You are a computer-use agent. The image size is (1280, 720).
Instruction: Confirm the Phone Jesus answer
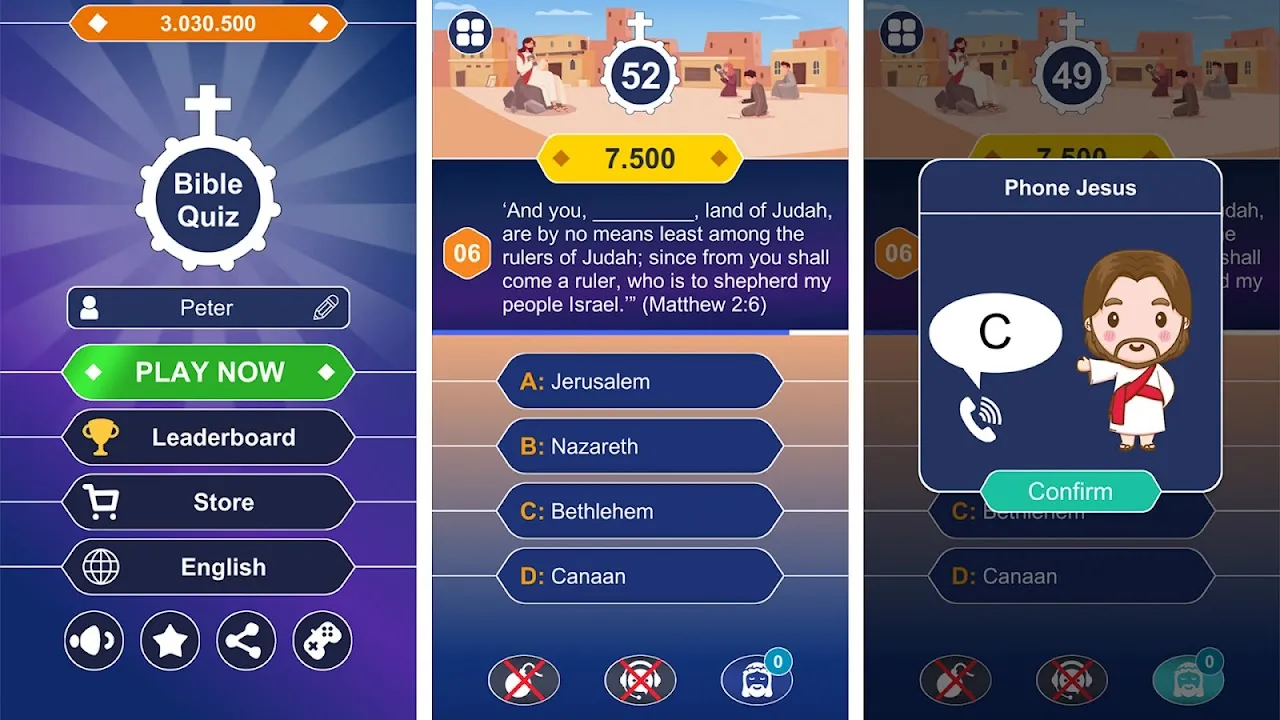coord(1071,491)
